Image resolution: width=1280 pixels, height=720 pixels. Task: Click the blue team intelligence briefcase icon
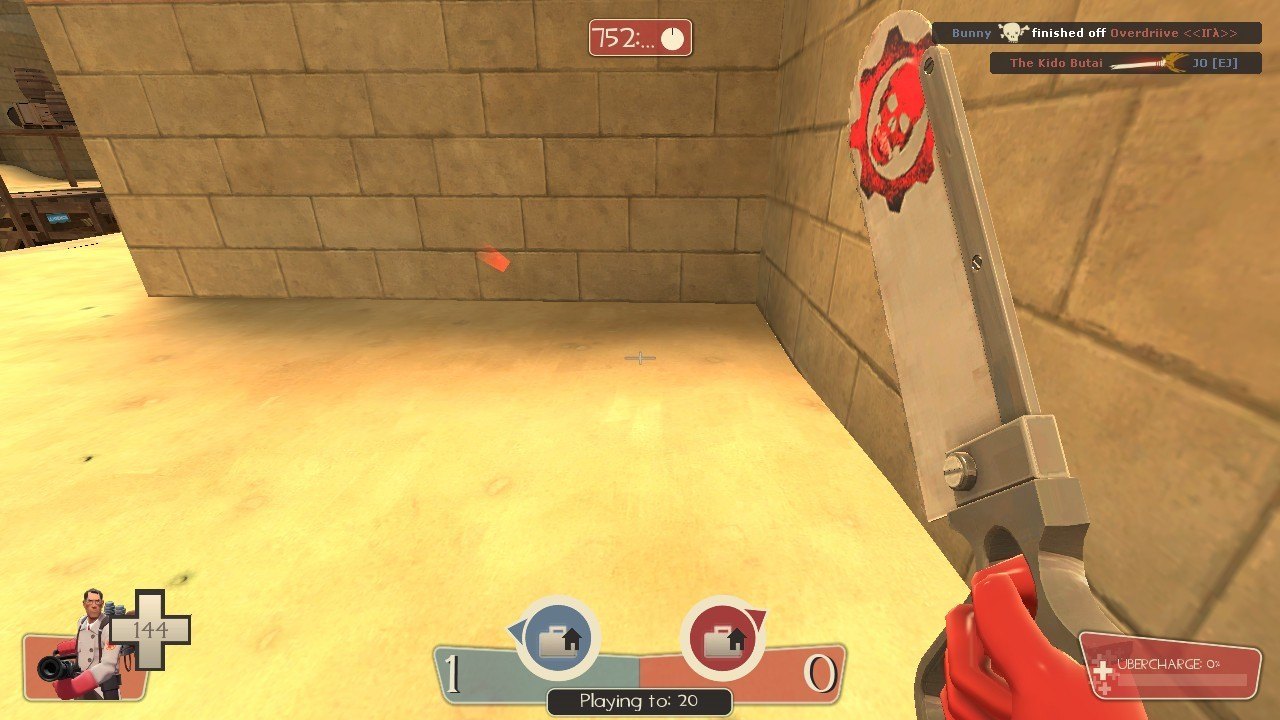pyautogui.click(x=558, y=639)
